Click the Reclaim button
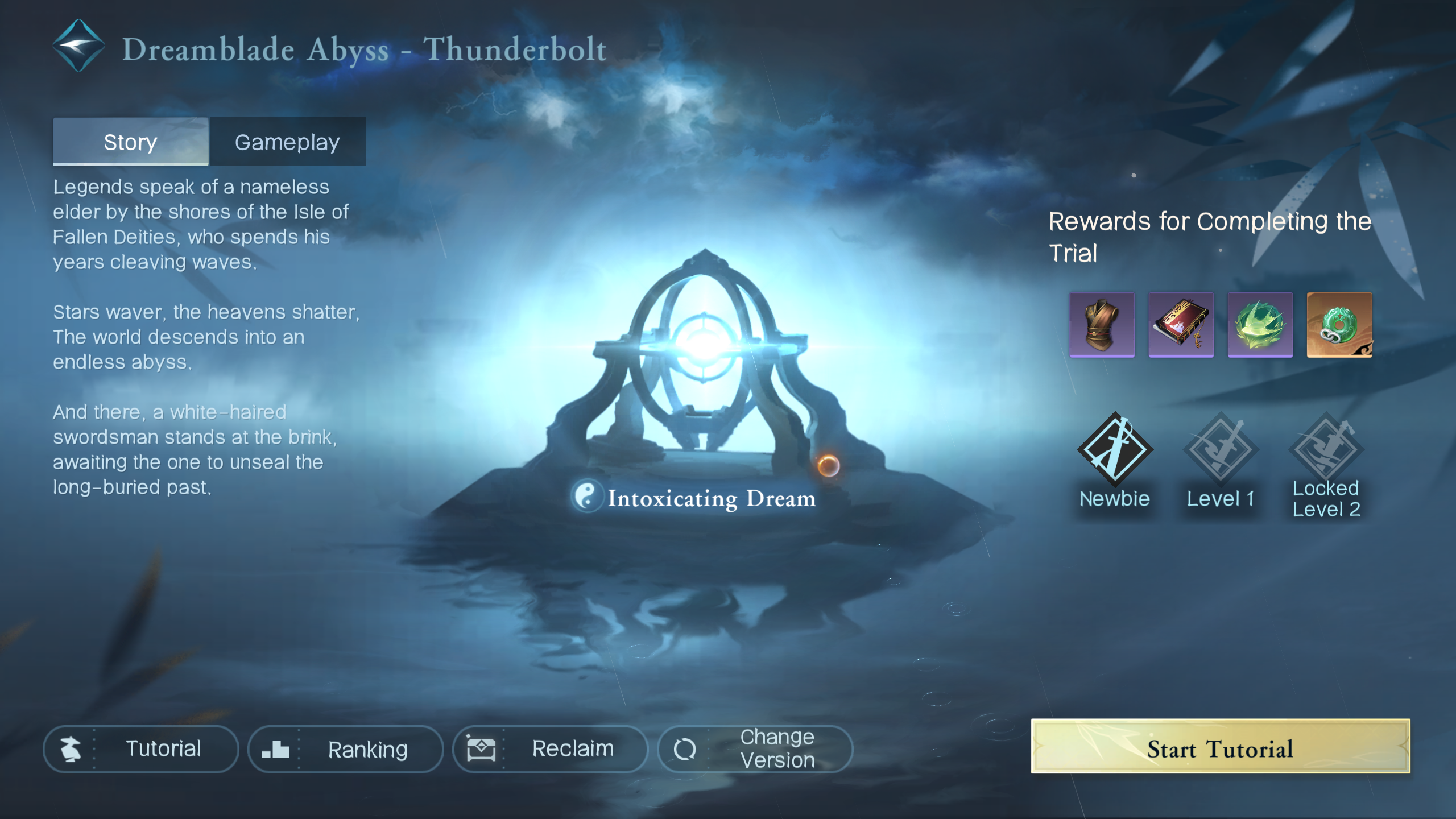 click(x=549, y=748)
